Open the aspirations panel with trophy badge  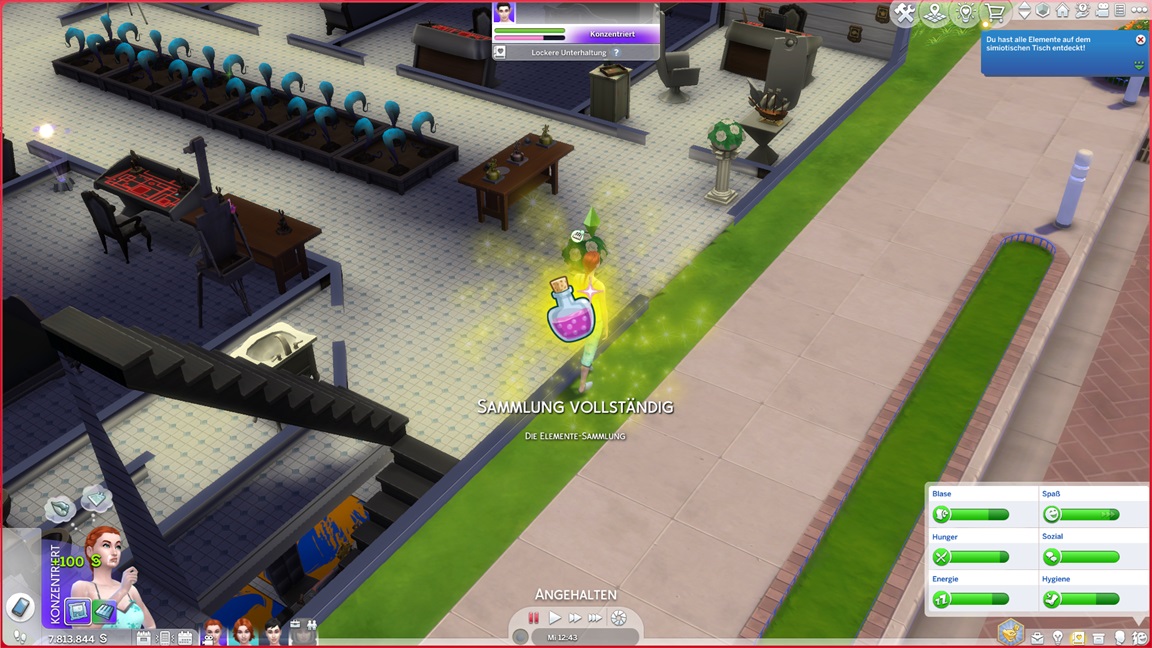pyautogui.click(x=1010, y=632)
